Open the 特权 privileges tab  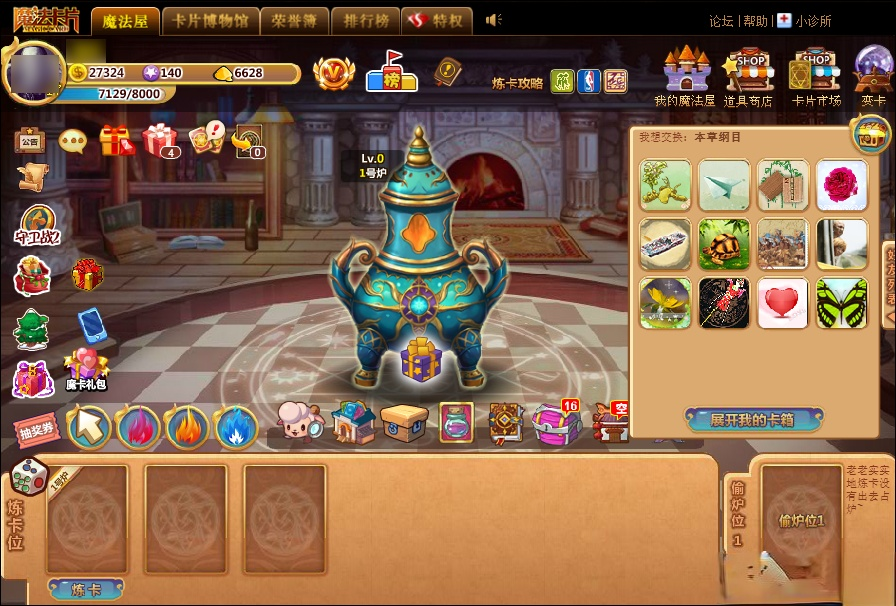pos(436,21)
